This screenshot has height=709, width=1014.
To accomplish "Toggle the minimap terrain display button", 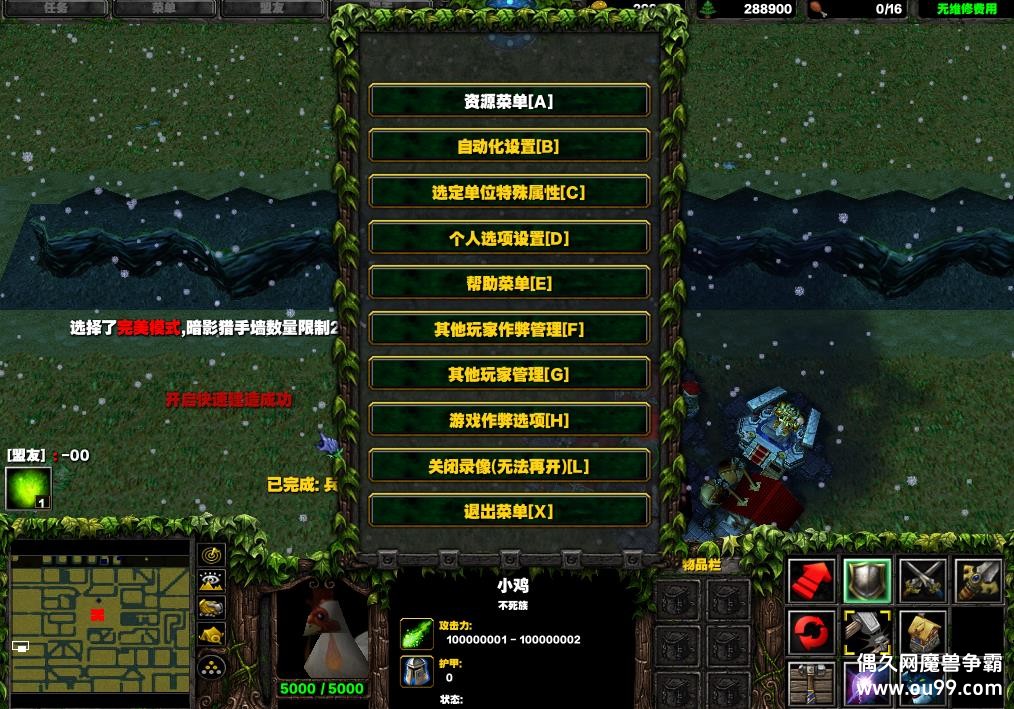I will click(x=212, y=580).
